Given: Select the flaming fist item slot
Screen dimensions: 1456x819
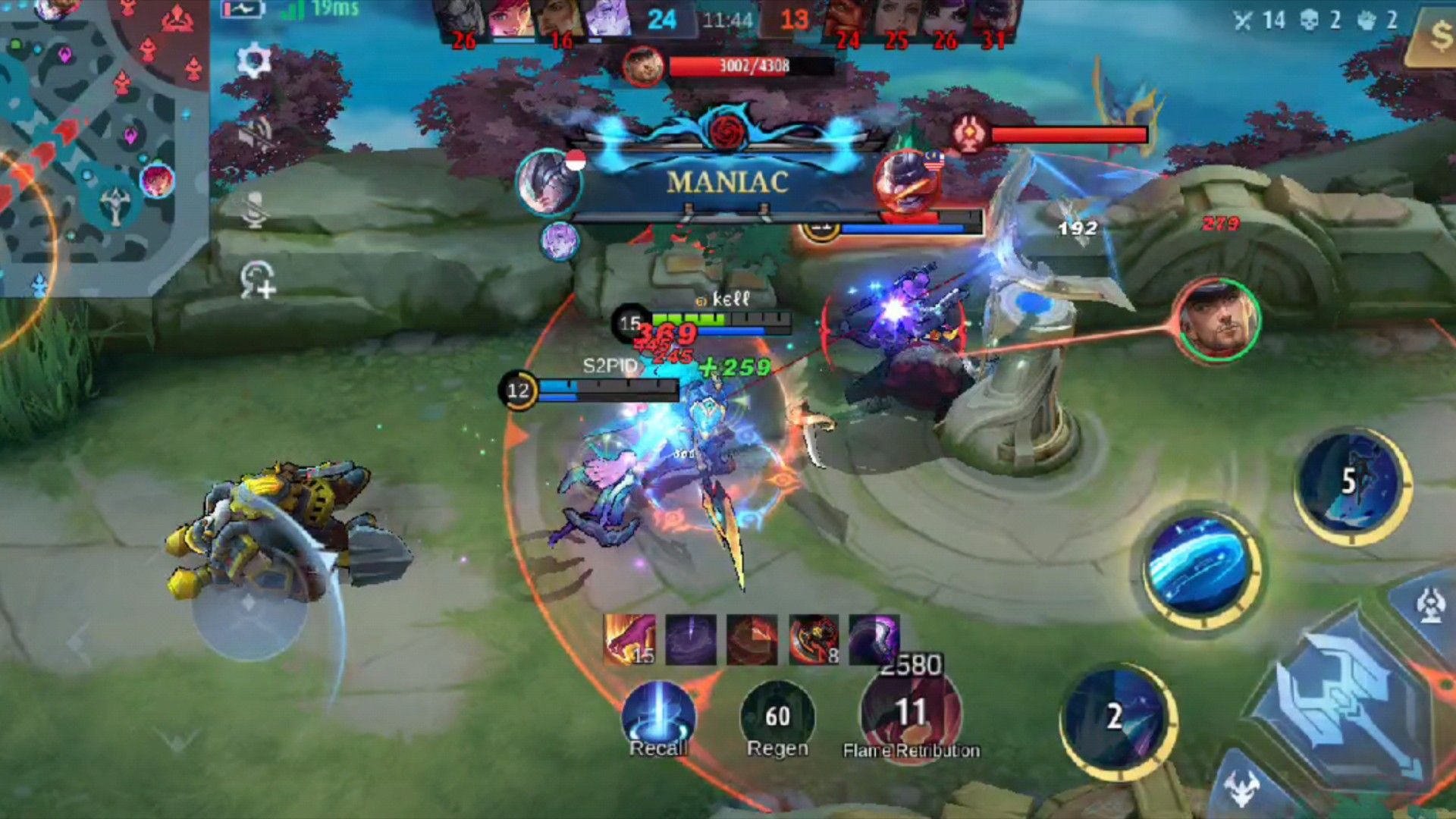Looking at the screenshot, I should [629, 639].
